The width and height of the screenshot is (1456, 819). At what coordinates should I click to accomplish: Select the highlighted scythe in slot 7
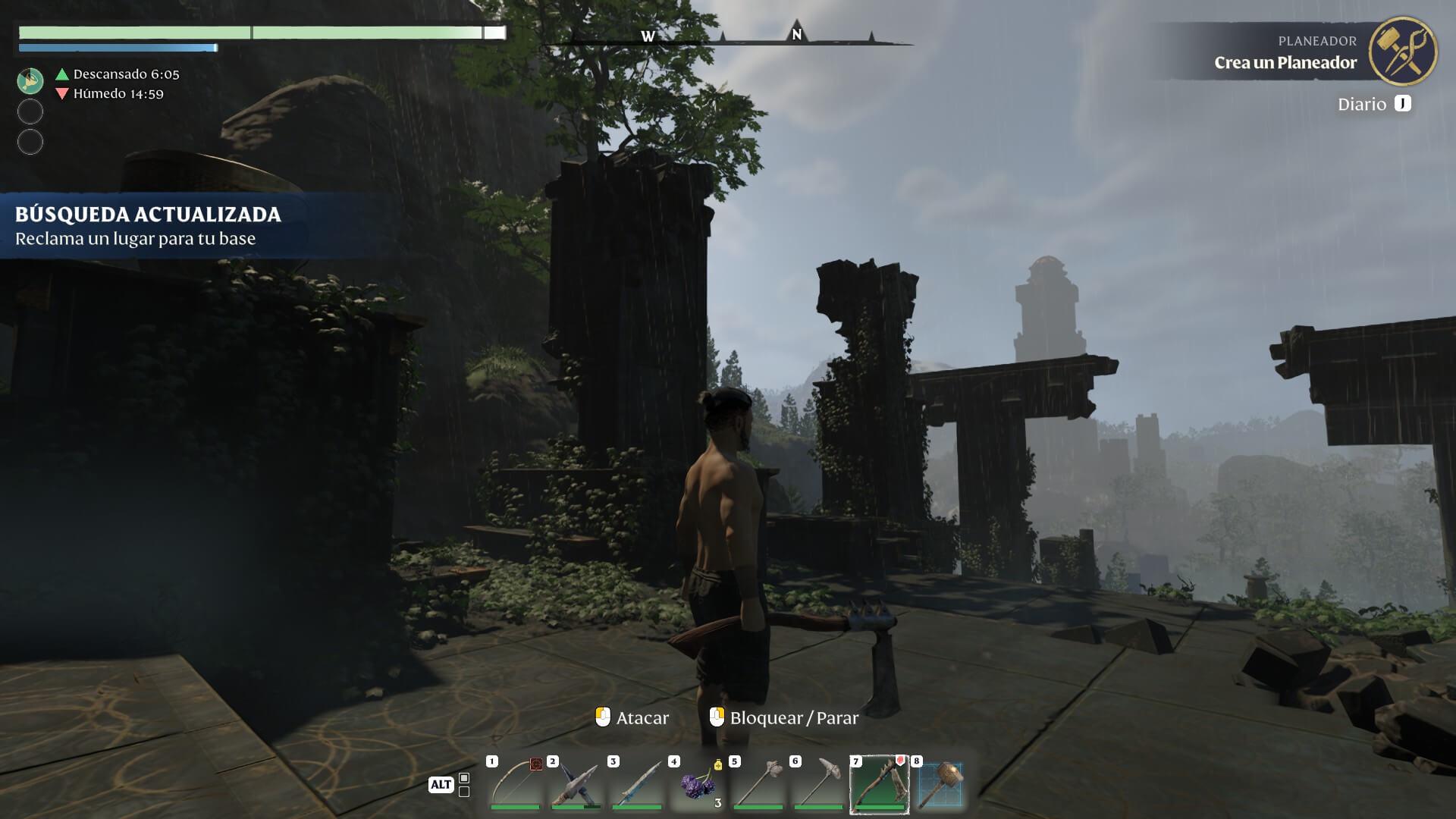click(x=880, y=784)
